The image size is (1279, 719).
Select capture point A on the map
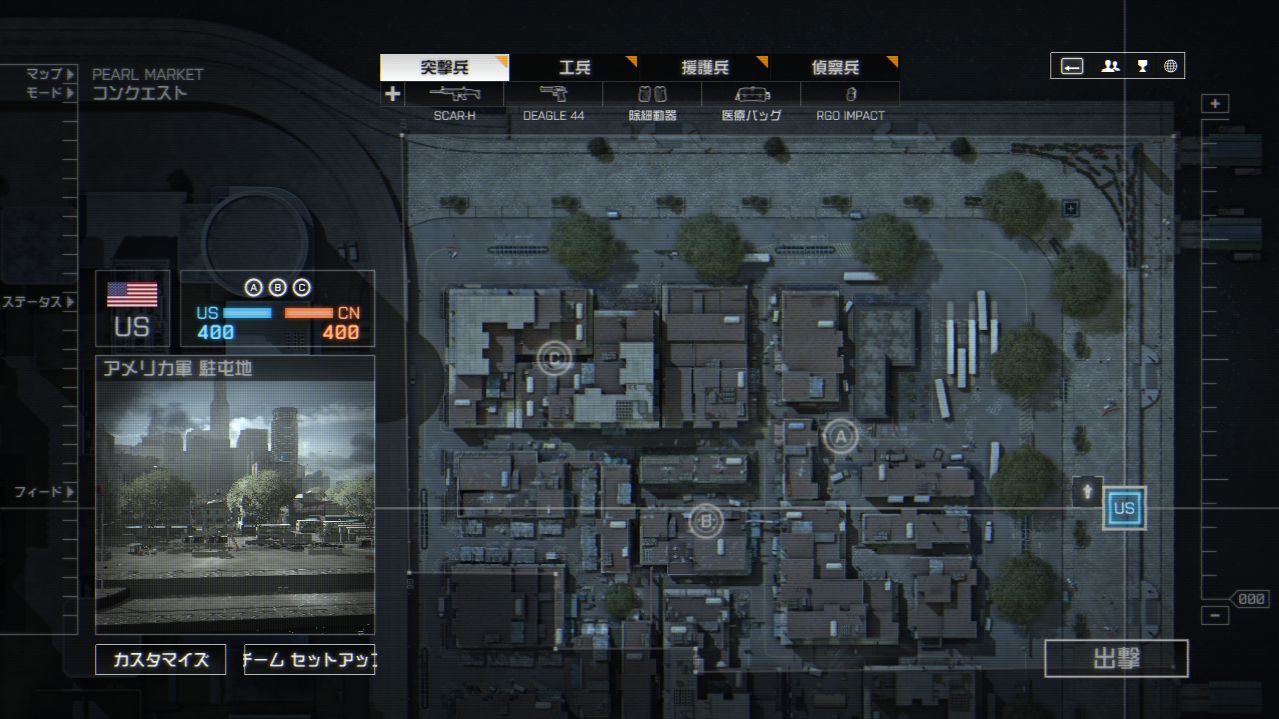pyautogui.click(x=840, y=436)
